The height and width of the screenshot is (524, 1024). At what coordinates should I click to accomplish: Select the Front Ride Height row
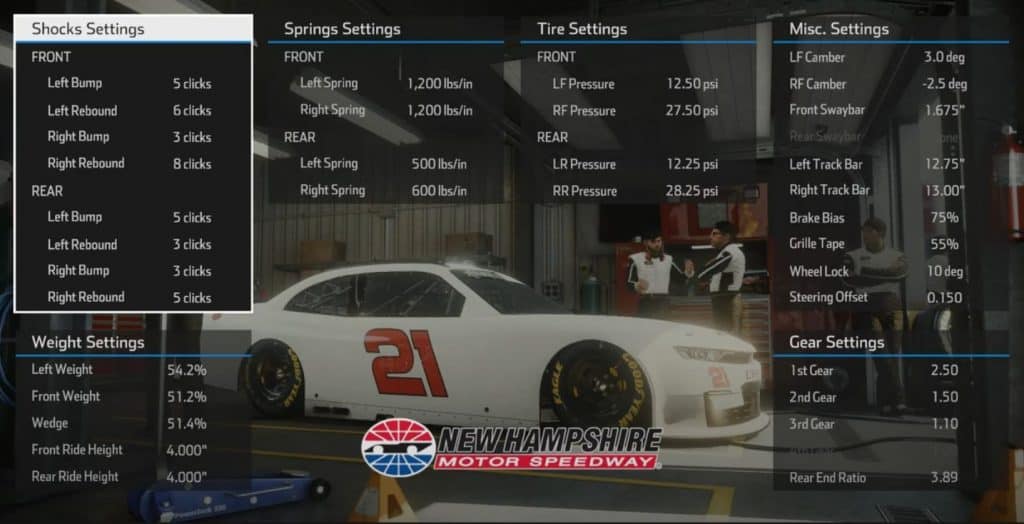point(118,450)
